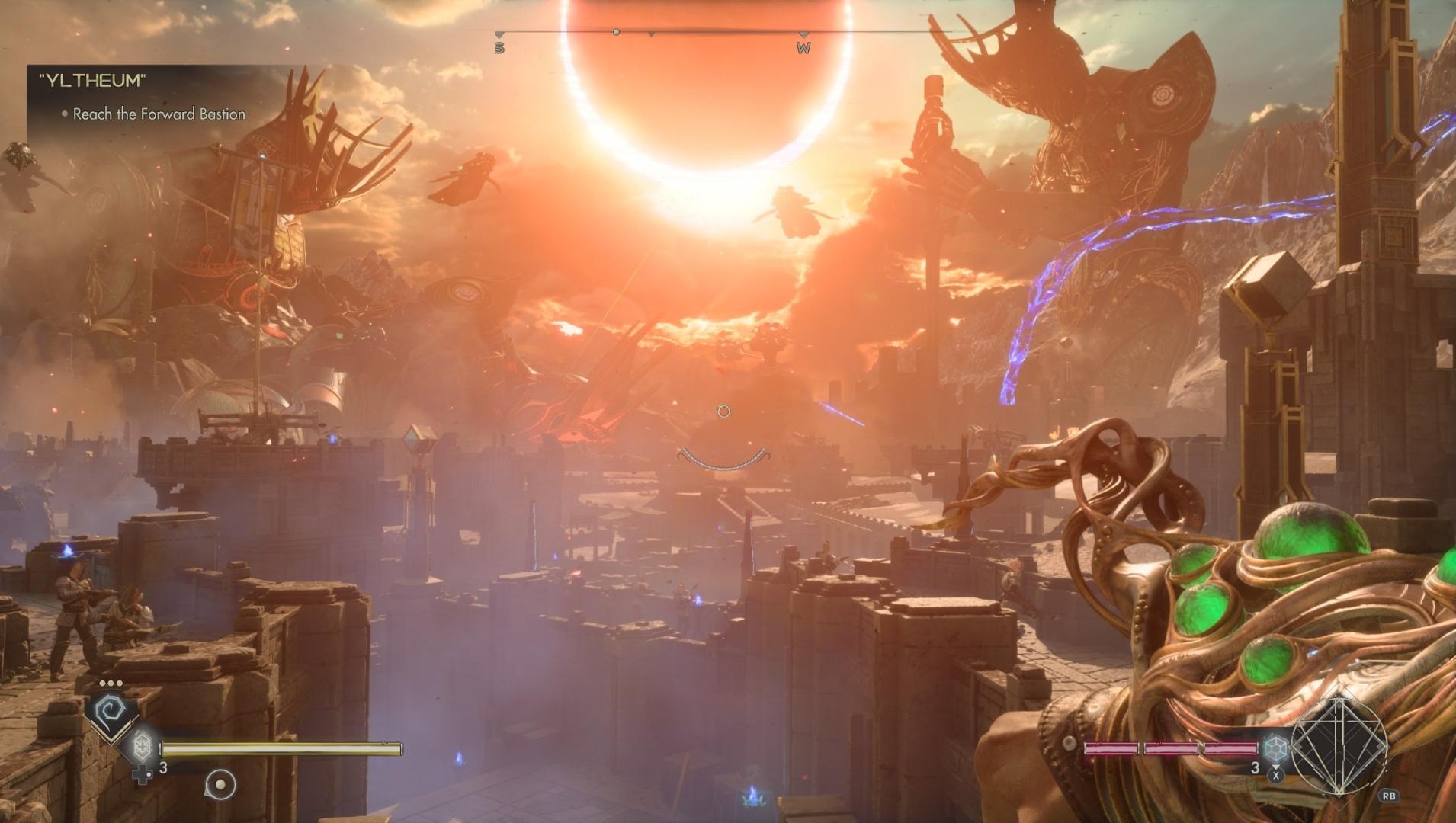The width and height of the screenshot is (1456, 823).
Task: Use the blue mana crystal icon
Action: 1275,748
